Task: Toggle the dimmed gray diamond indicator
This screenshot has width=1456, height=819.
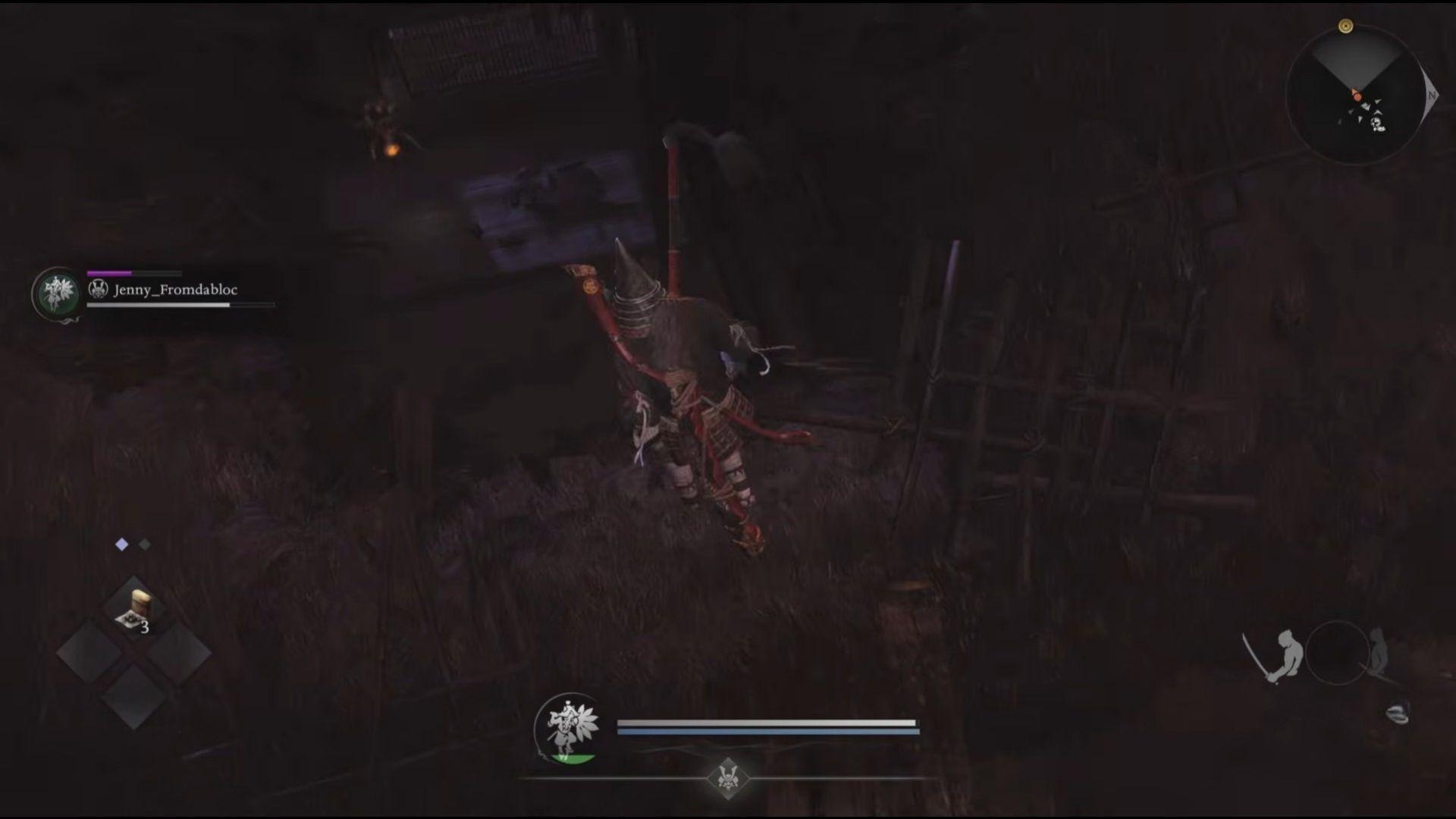Action: click(x=144, y=543)
